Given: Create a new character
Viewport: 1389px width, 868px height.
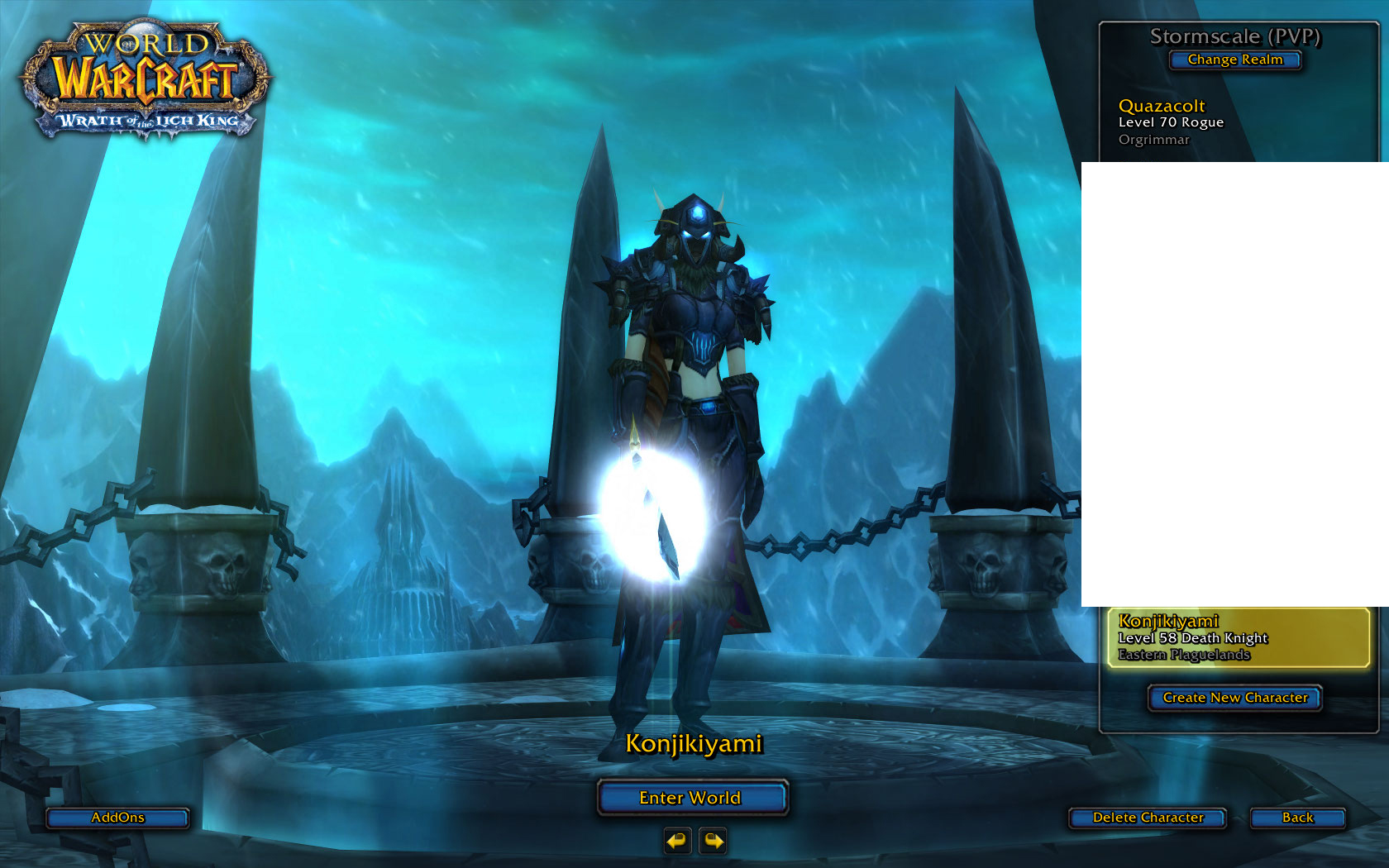Looking at the screenshot, I should [x=1235, y=698].
